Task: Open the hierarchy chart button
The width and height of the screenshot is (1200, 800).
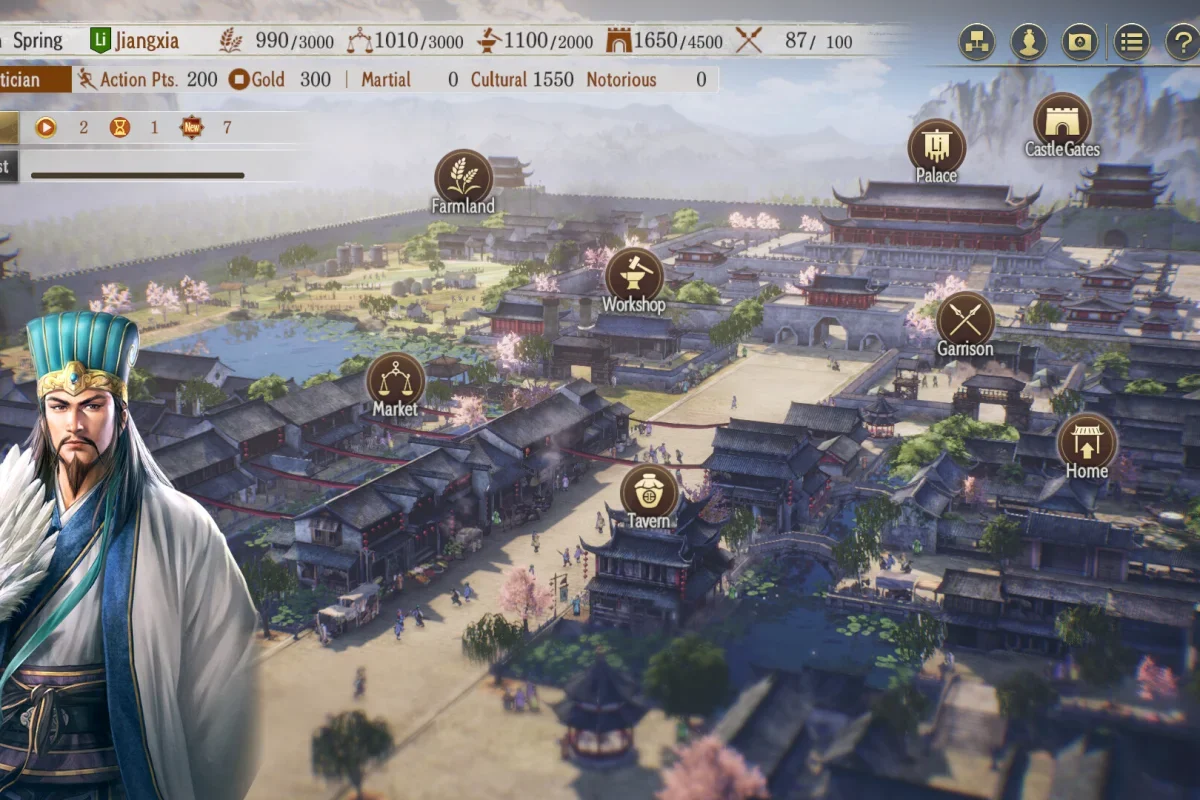Action: (976, 42)
